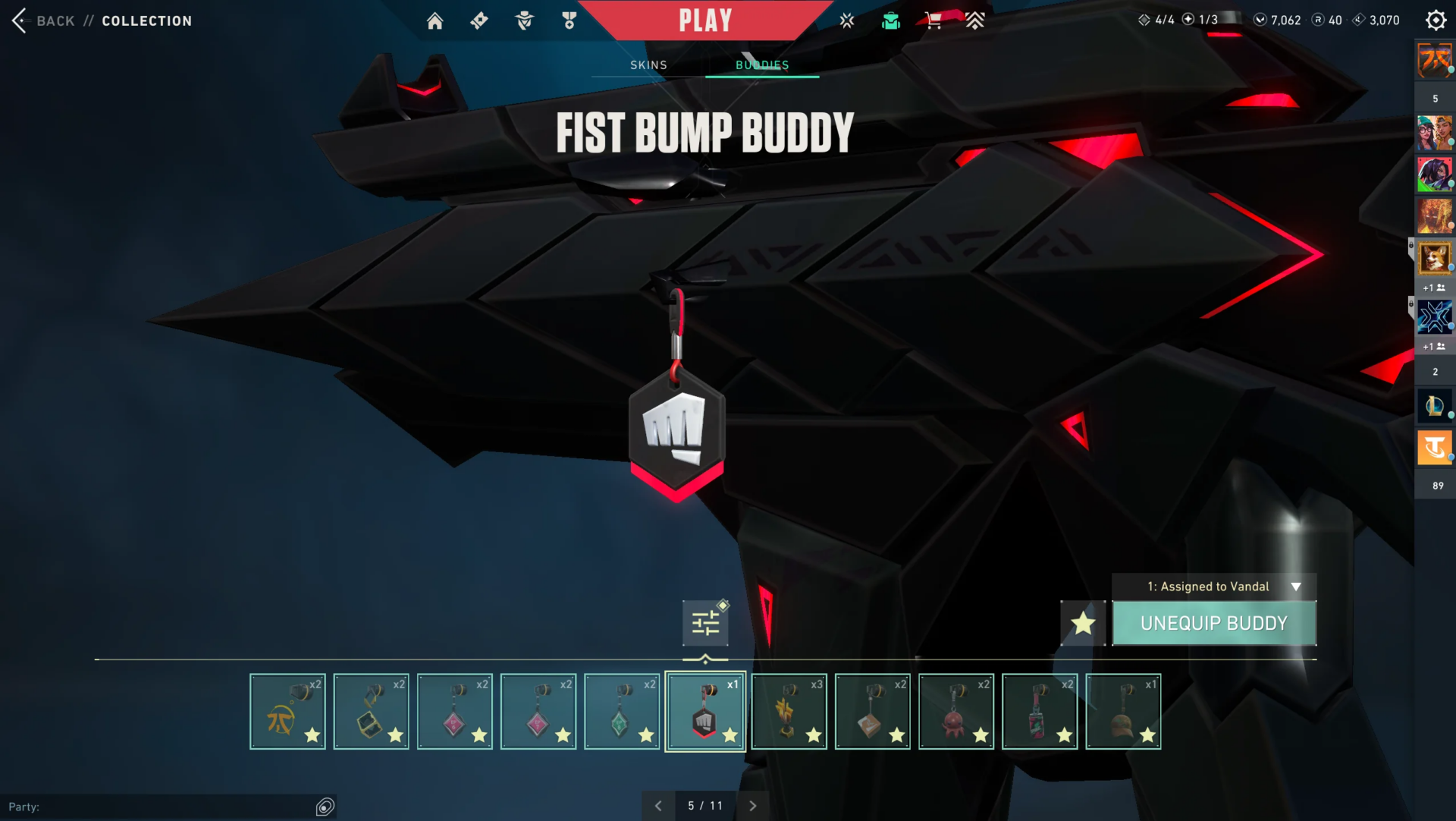Open the fox avatar friend entry
The image size is (1456, 821).
[x=1434, y=258]
